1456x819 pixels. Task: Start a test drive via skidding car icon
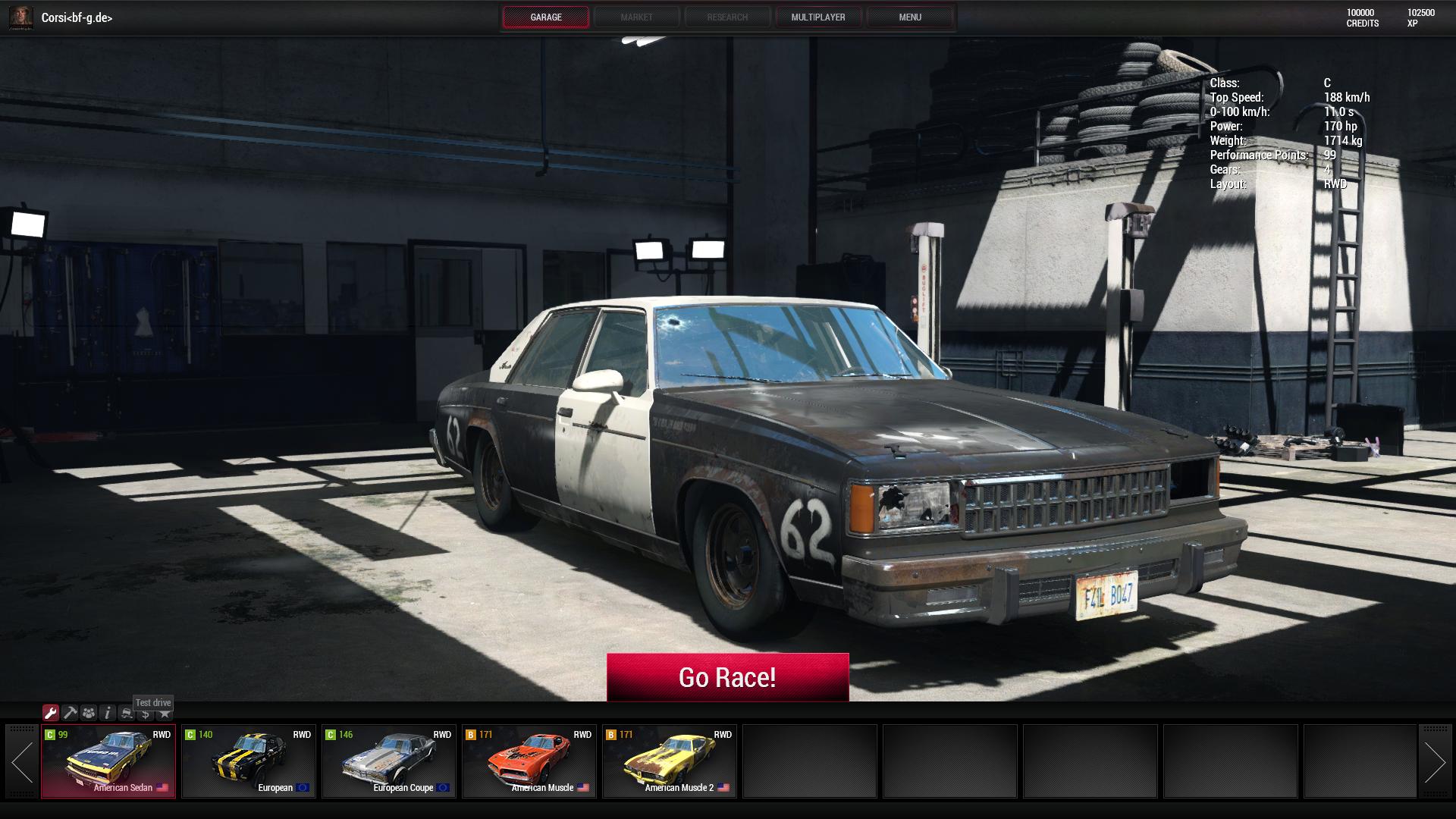tap(127, 713)
